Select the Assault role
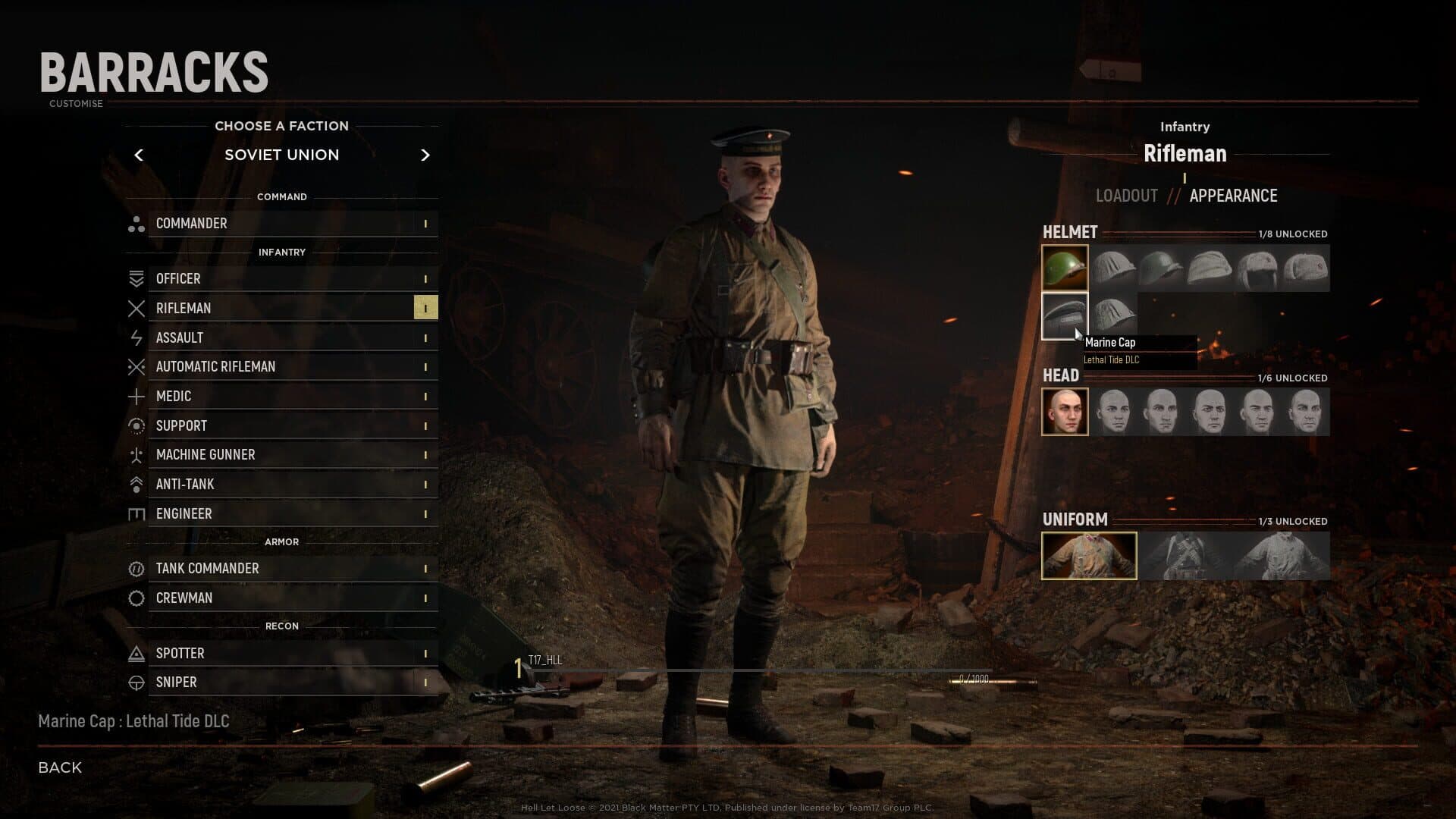 pyautogui.click(x=282, y=338)
